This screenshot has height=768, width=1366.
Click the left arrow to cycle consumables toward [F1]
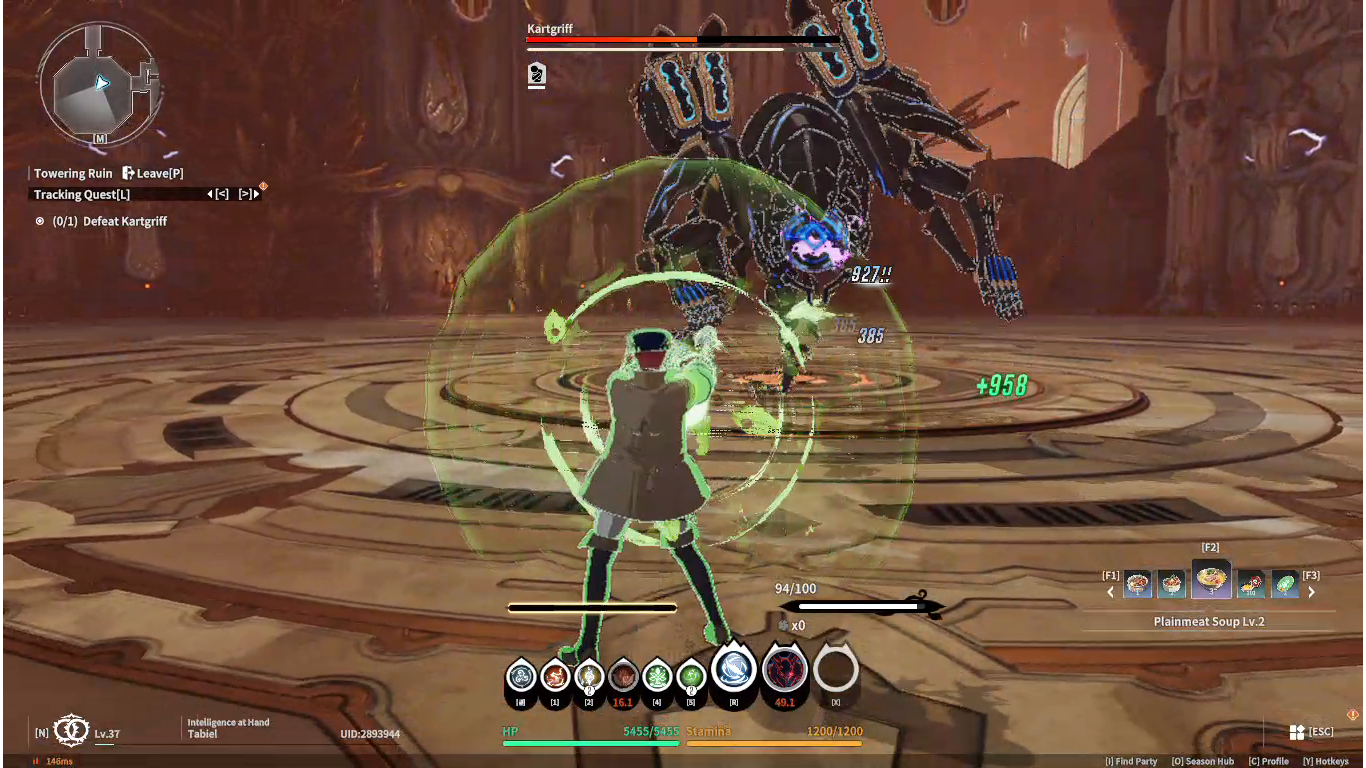coord(1110,591)
